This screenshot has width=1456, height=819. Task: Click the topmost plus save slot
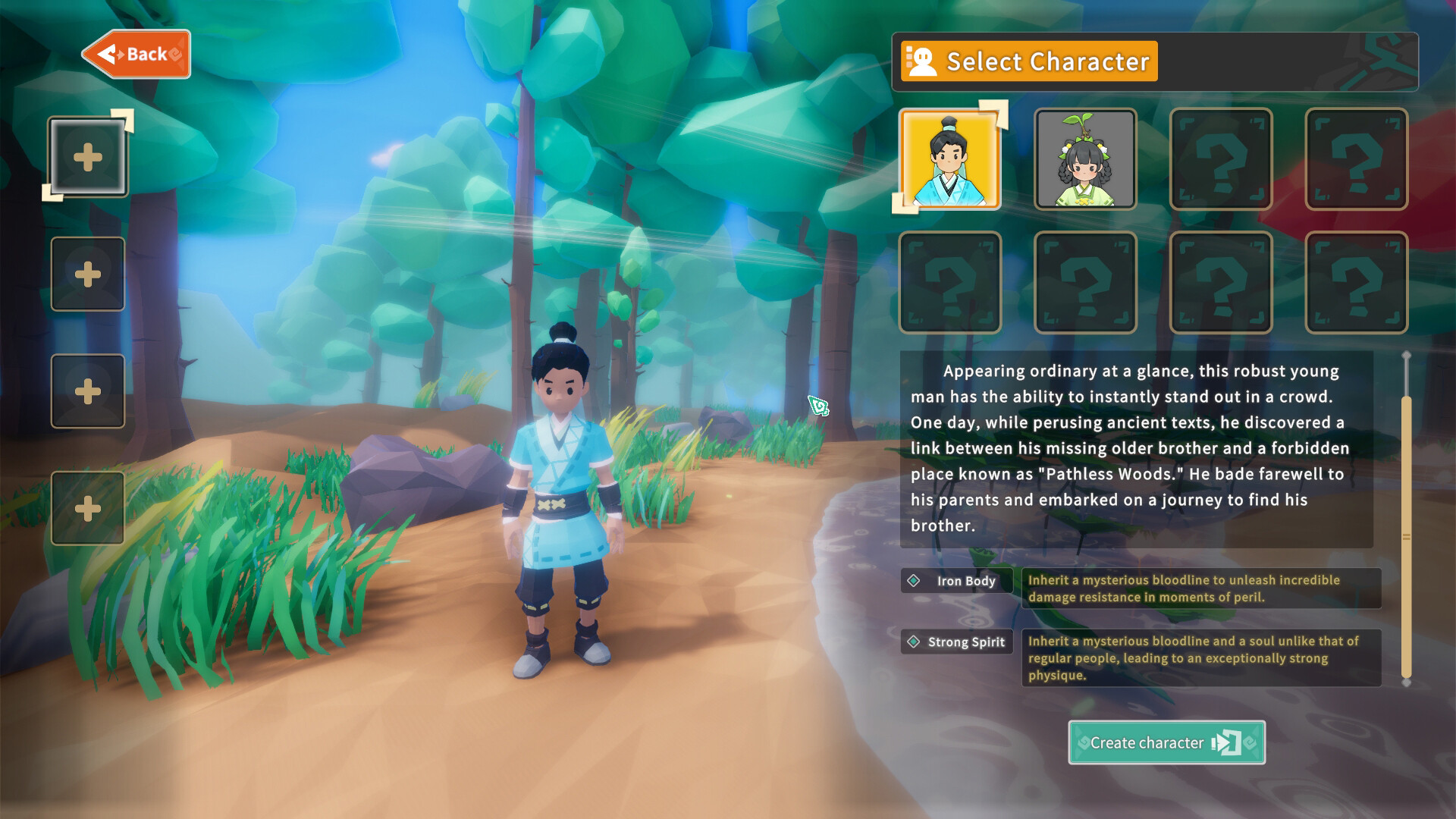pos(87,155)
